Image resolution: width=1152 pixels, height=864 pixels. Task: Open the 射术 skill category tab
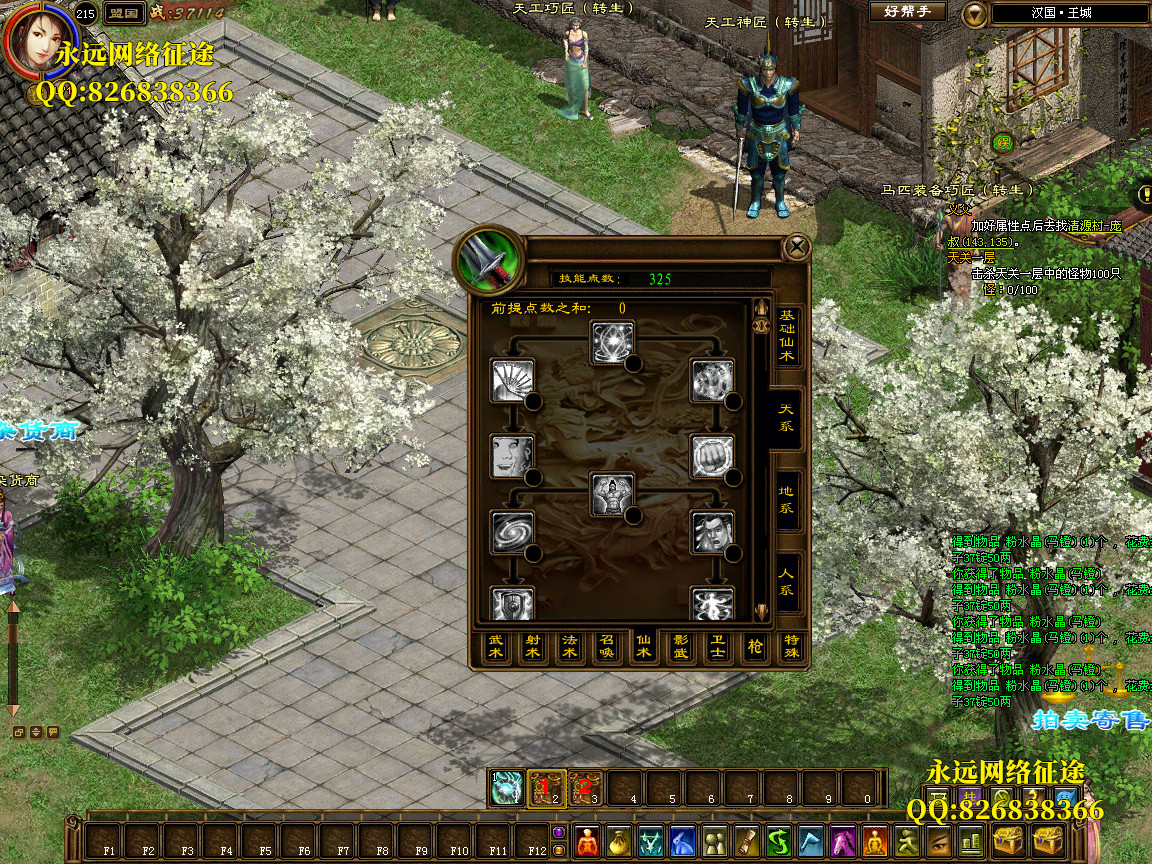pyautogui.click(x=532, y=647)
